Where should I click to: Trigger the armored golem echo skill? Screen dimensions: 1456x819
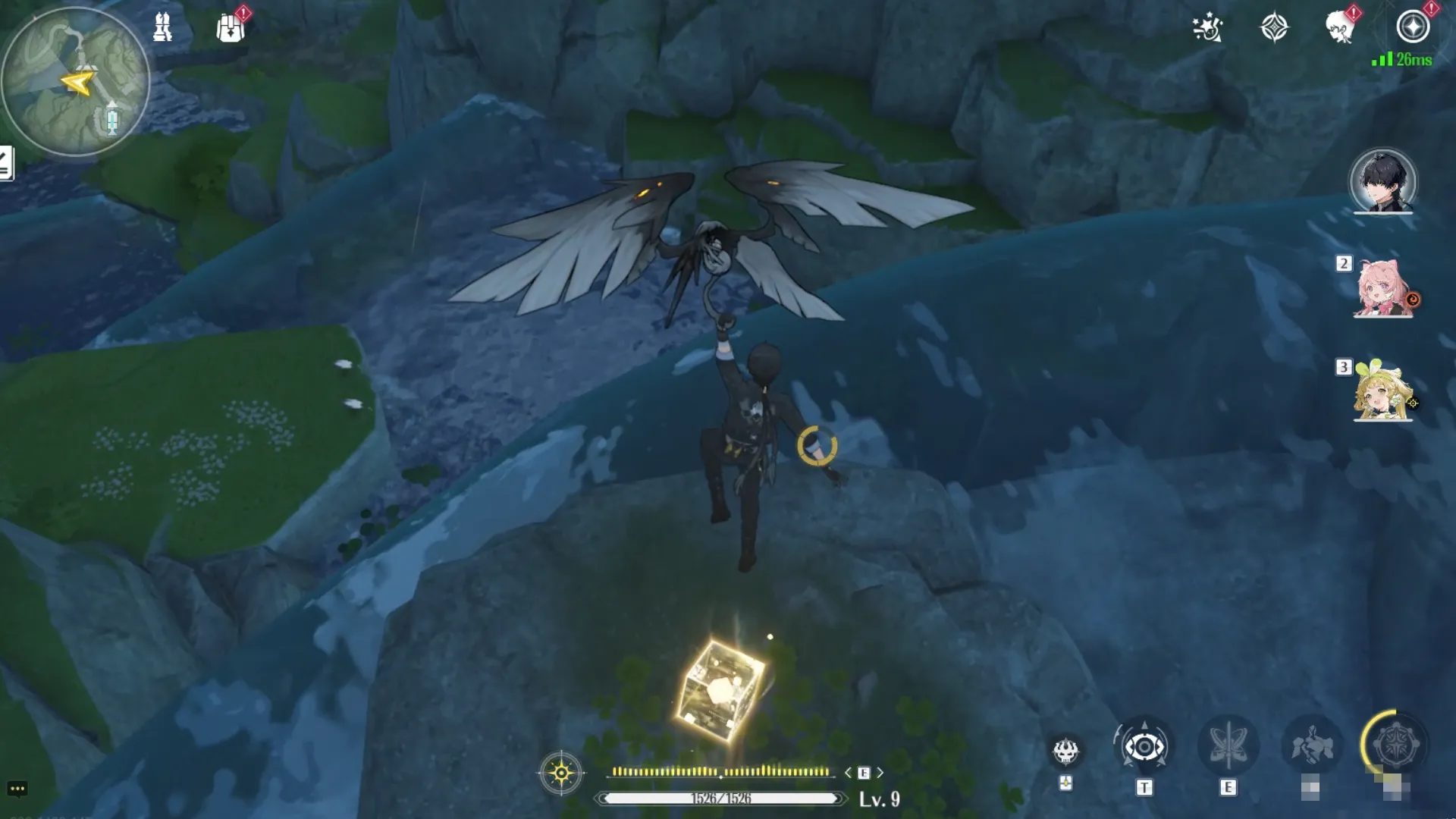(1312, 747)
